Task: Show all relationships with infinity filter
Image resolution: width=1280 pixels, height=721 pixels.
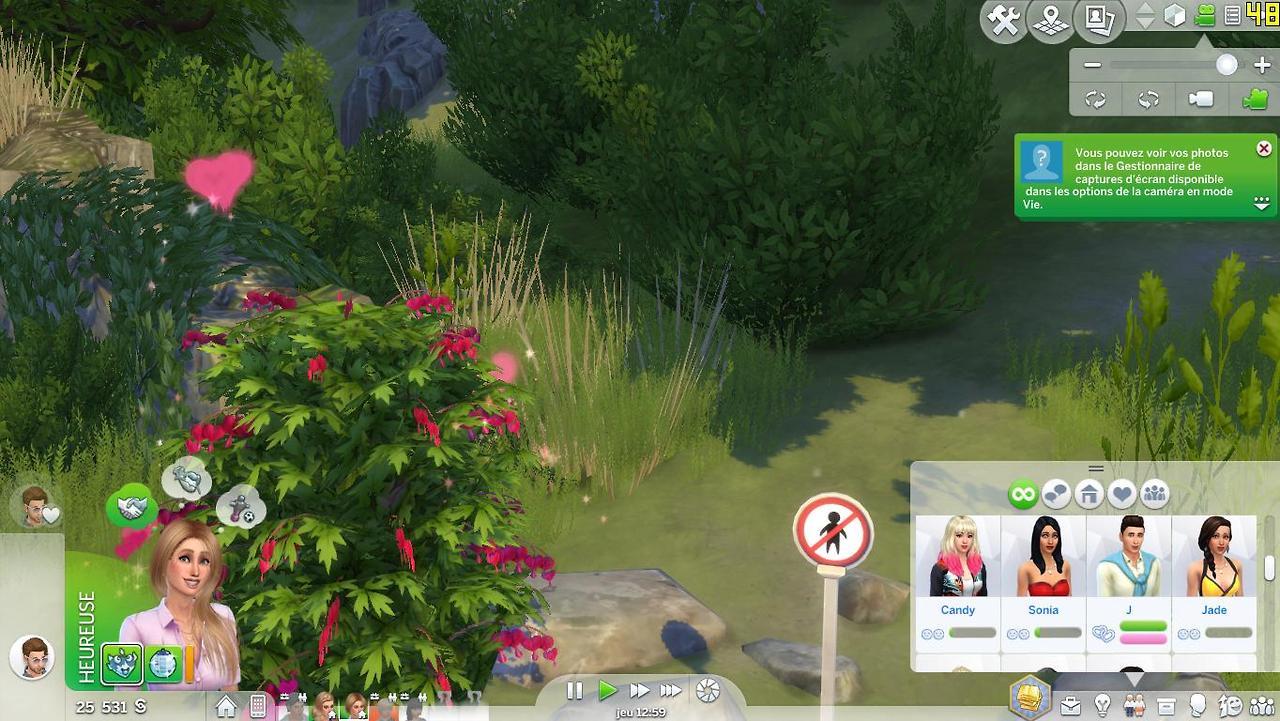Action: [x=1022, y=494]
